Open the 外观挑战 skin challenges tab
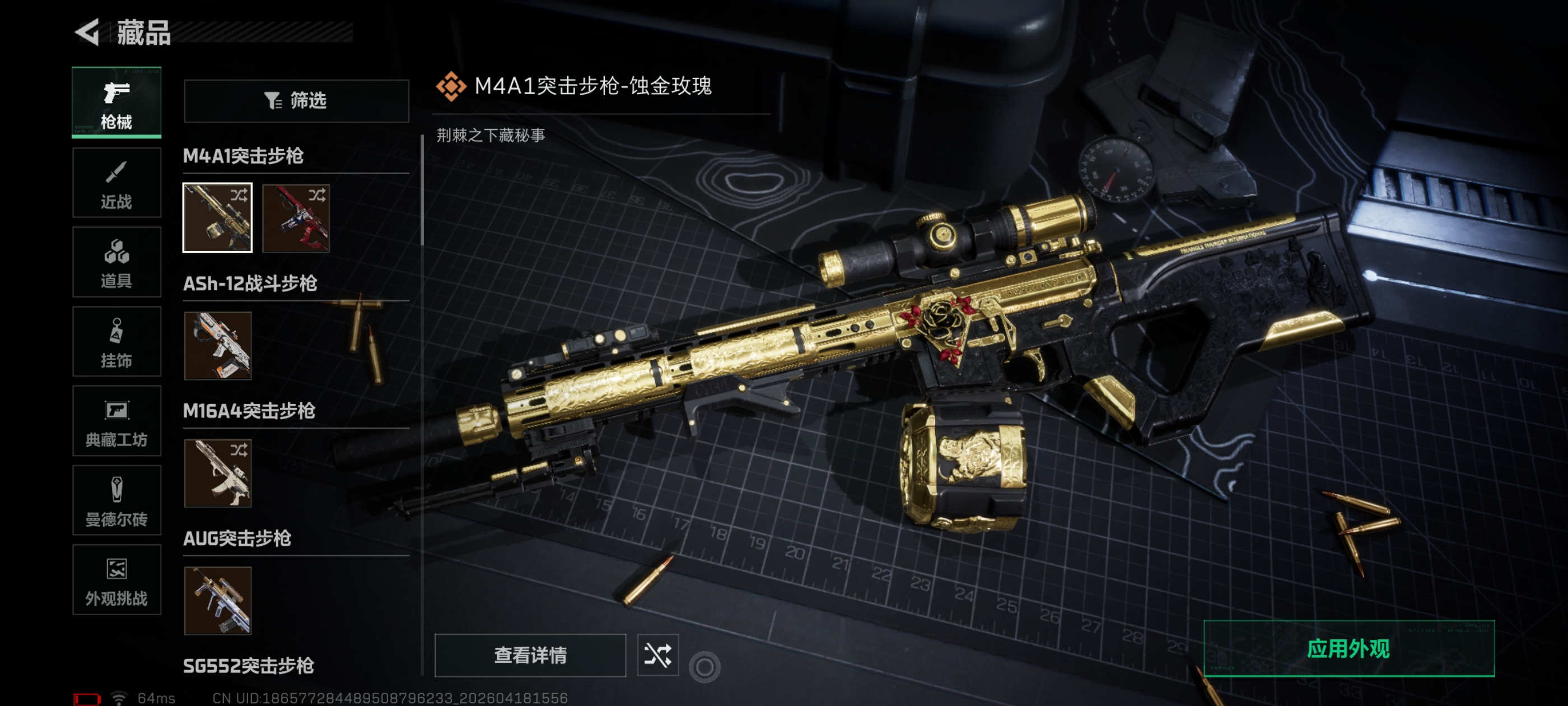This screenshot has height=706, width=1568. click(116, 580)
